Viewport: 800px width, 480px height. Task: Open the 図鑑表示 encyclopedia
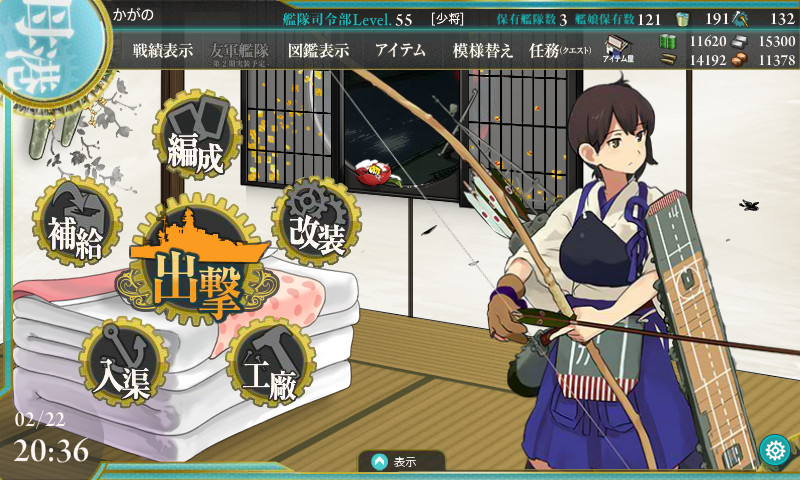click(x=318, y=51)
